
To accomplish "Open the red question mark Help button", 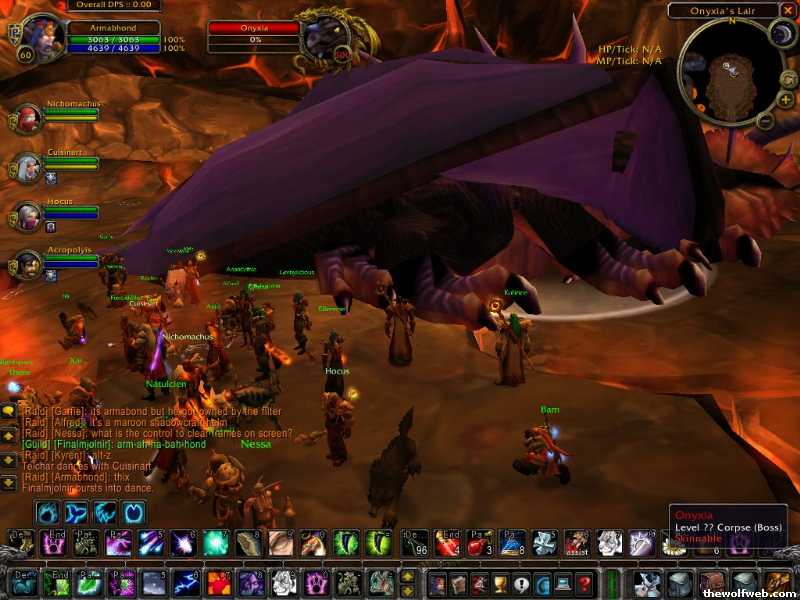I will 585,583.
